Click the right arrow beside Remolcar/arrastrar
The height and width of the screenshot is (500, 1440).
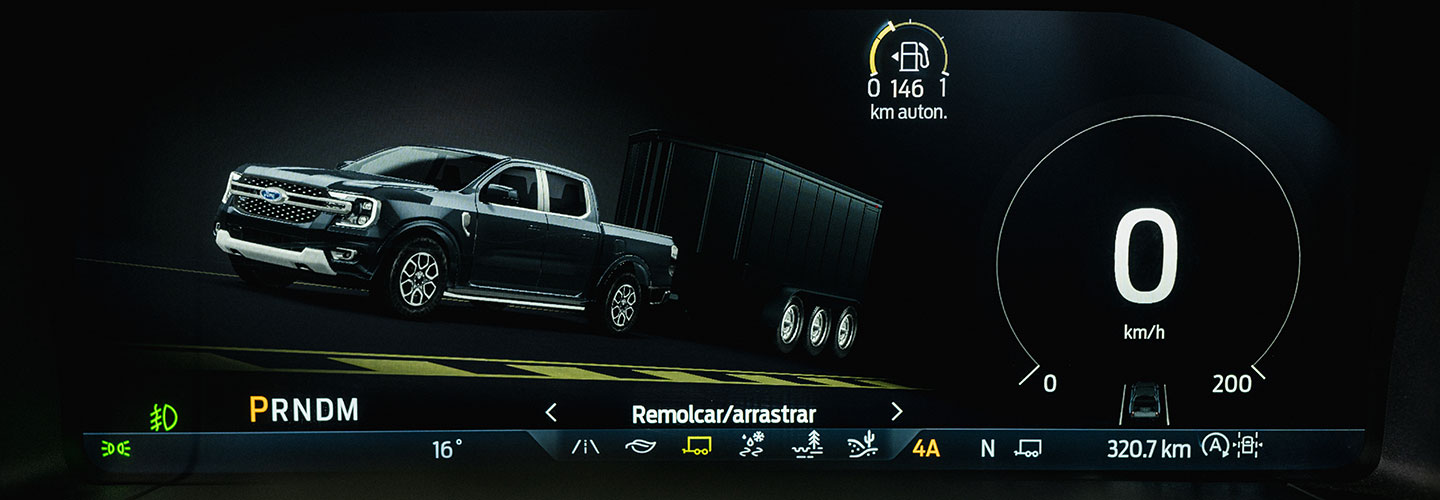(896, 412)
